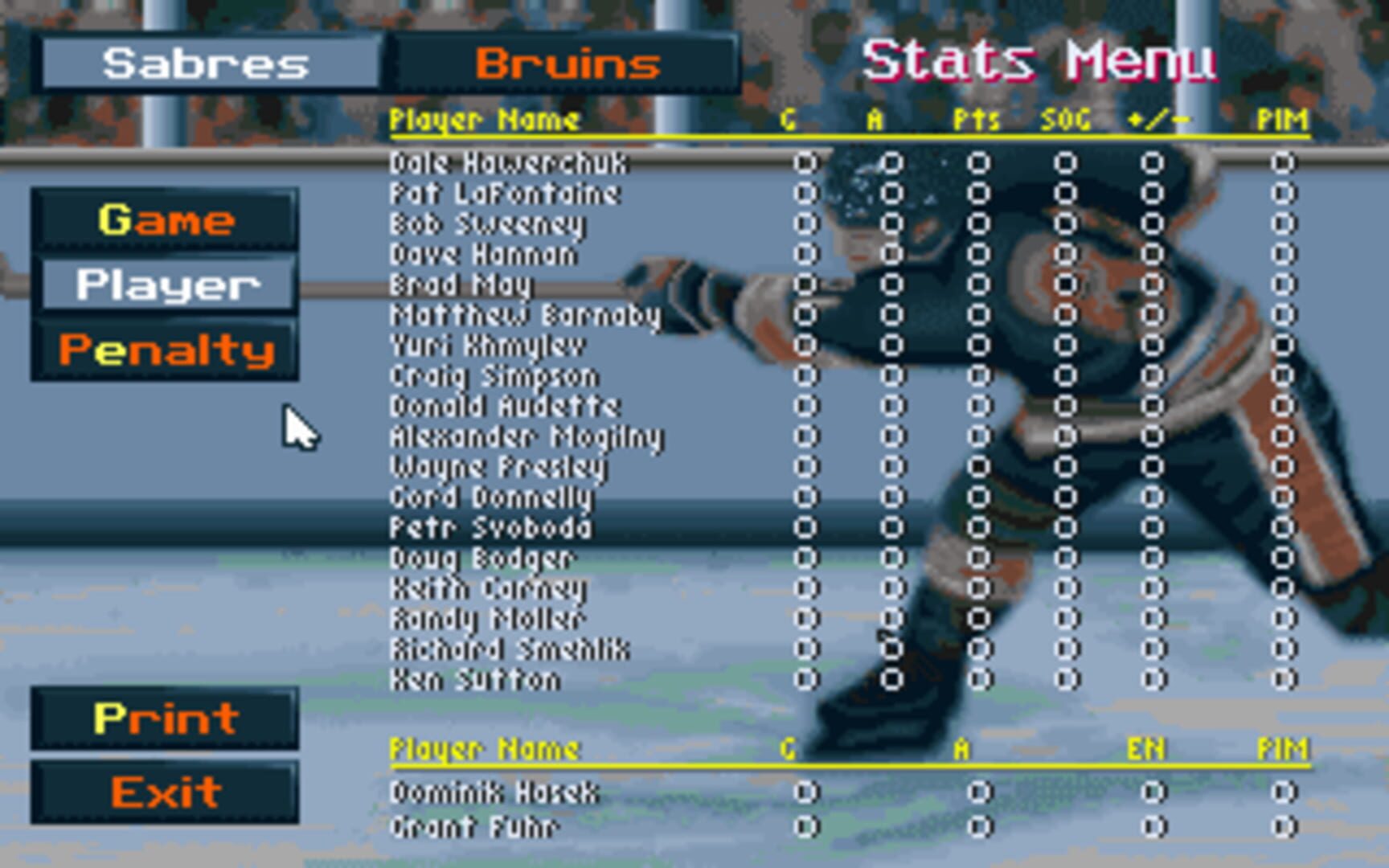Select goalie Dominik Hasek

click(494, 792)
